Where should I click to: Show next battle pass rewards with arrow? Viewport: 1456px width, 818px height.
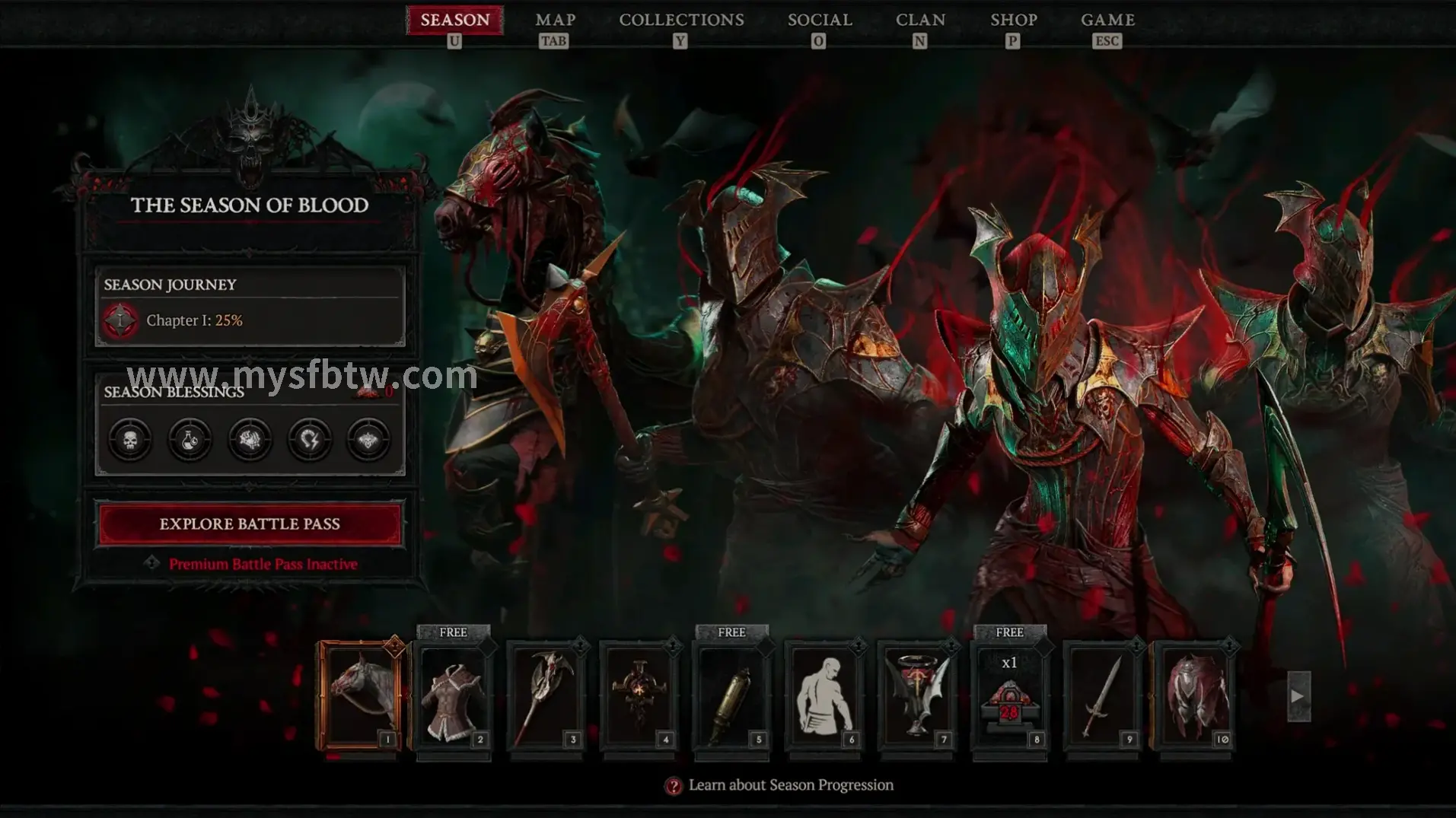pos(1298,695)
